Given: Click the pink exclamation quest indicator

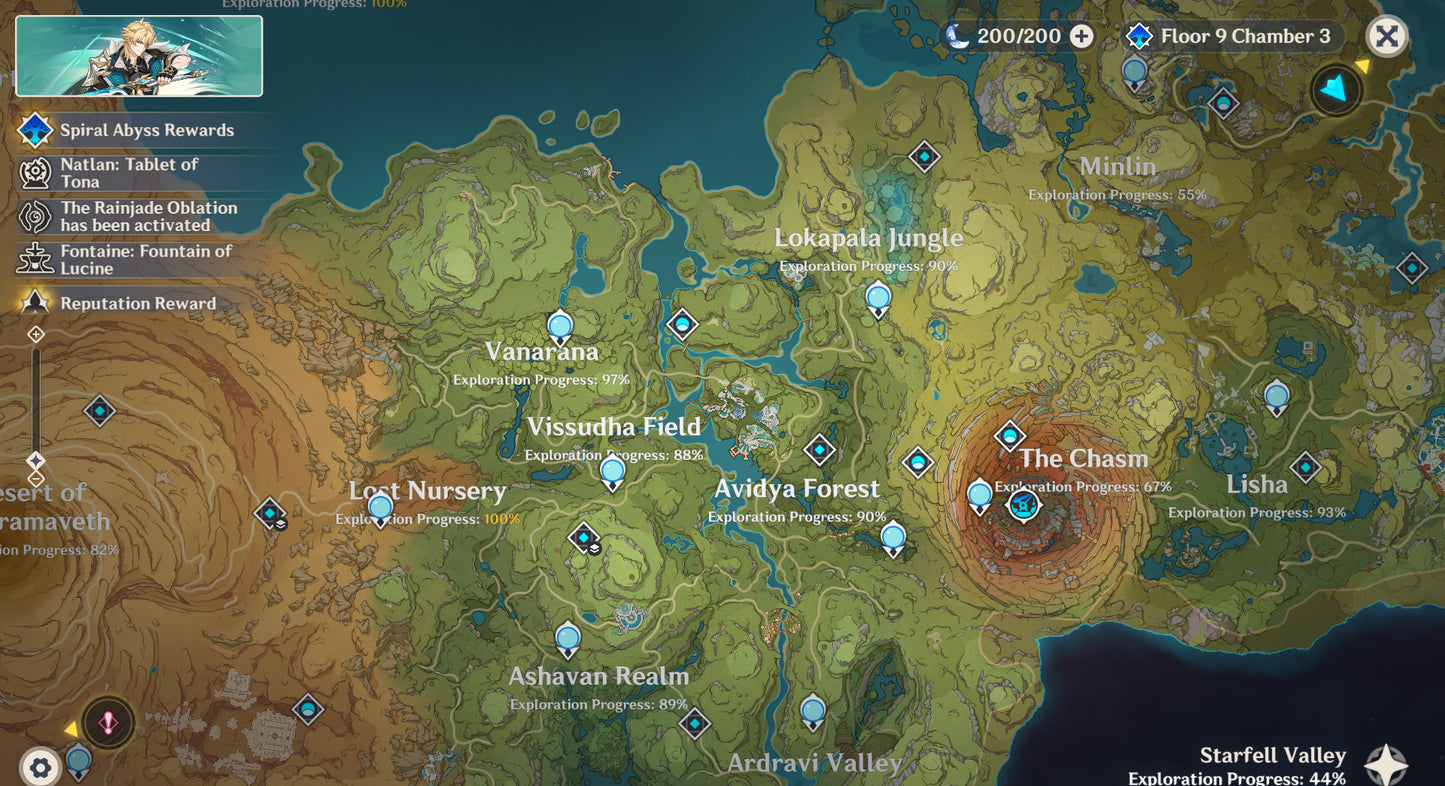Looking at the screenshot, I should point(107,722).
